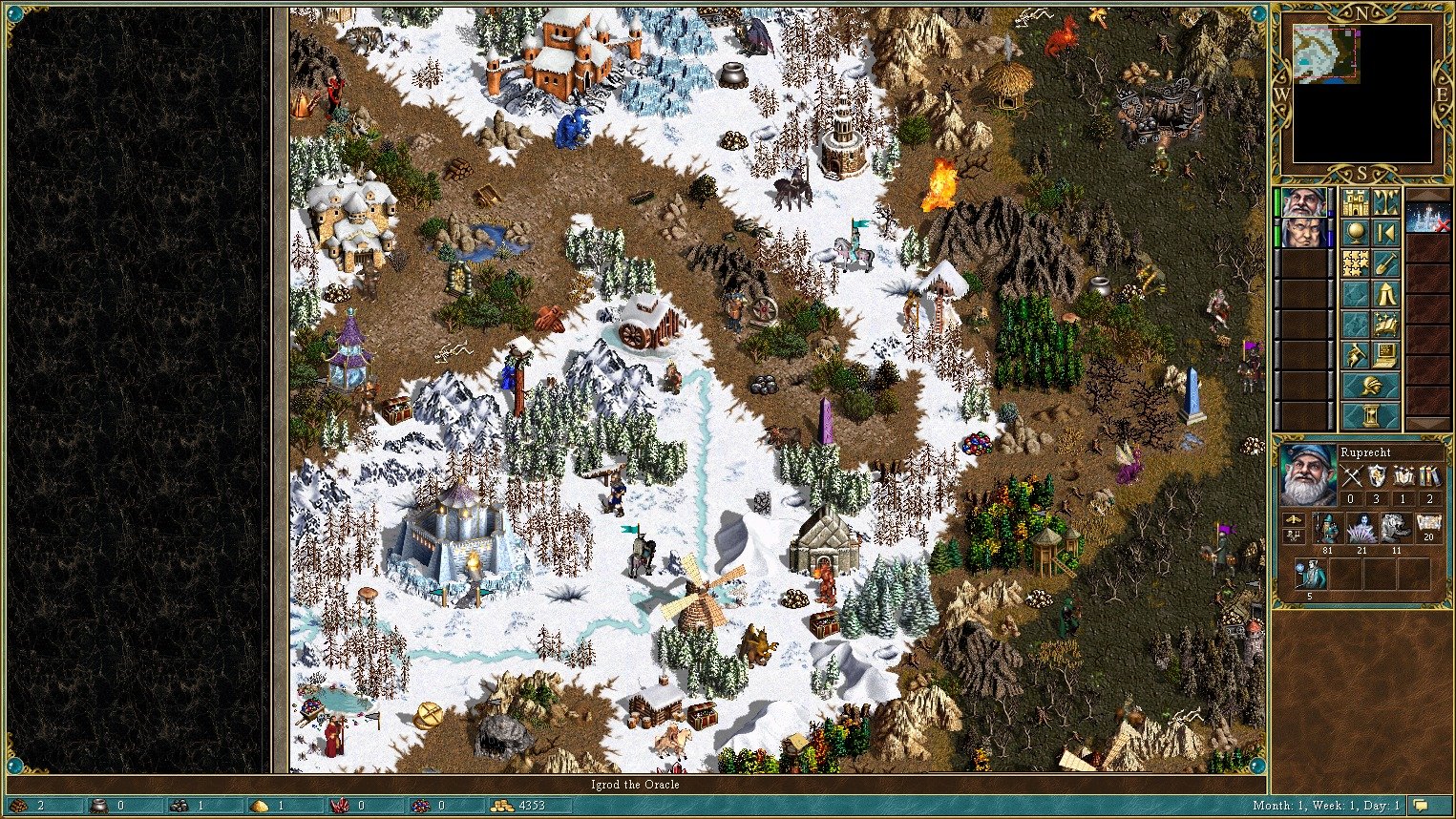This screenshot has height=819, width=1456.
Task: Open the spellbook to cast an adventure spell
Action: [x=1386, y=324]
